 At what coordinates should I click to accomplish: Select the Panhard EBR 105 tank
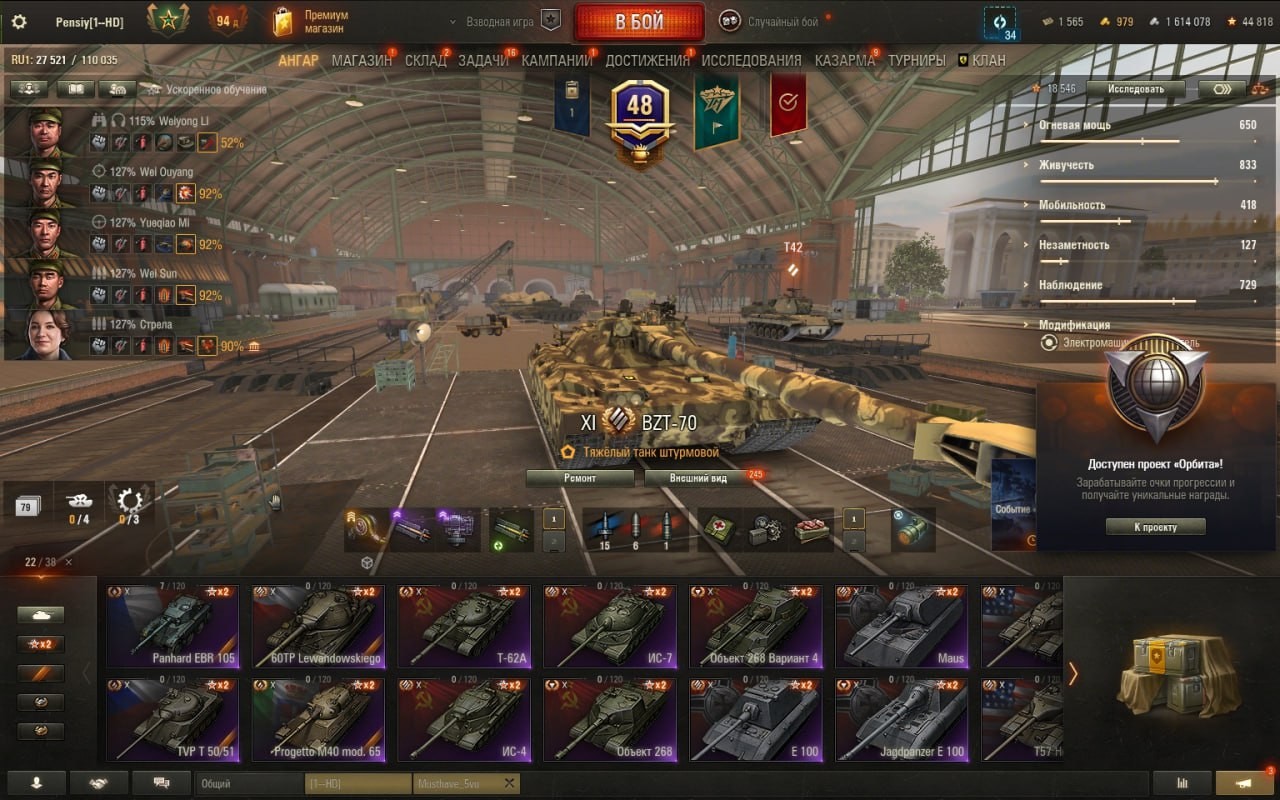point(172,627)
